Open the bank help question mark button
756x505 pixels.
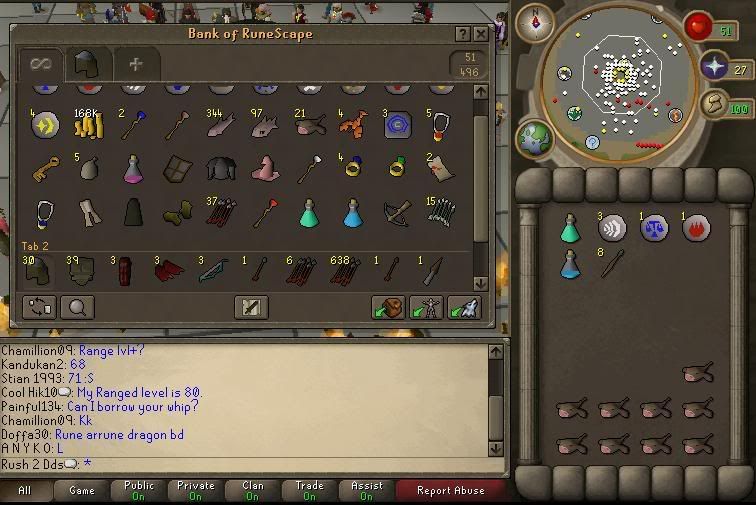[463, 34]
